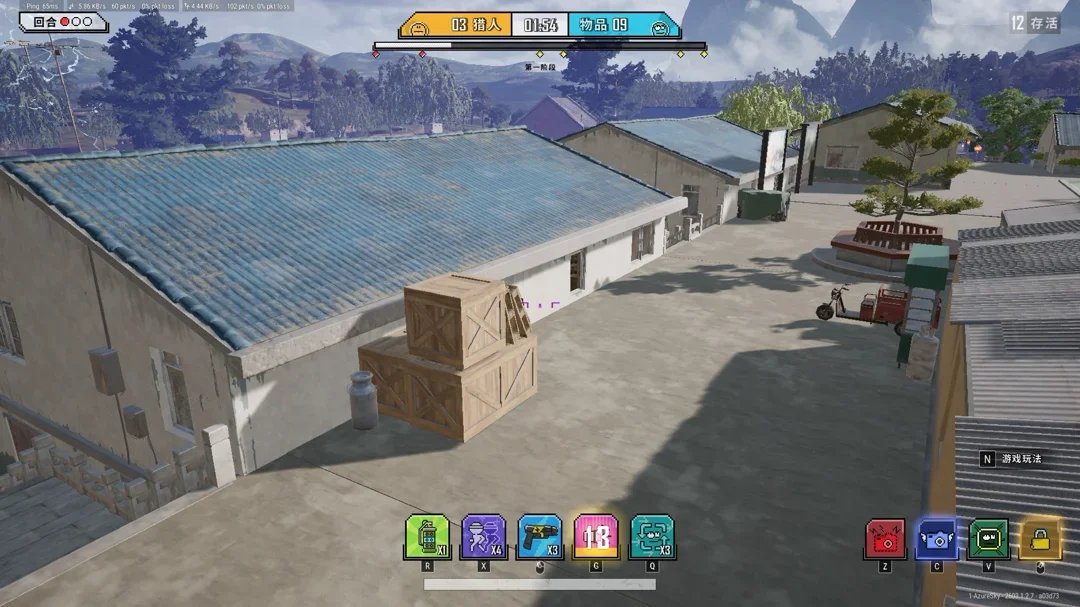This screenshot has width=1080, height=607.
Task: Select the stun pistol ability
Action: [x=540, y=537]
